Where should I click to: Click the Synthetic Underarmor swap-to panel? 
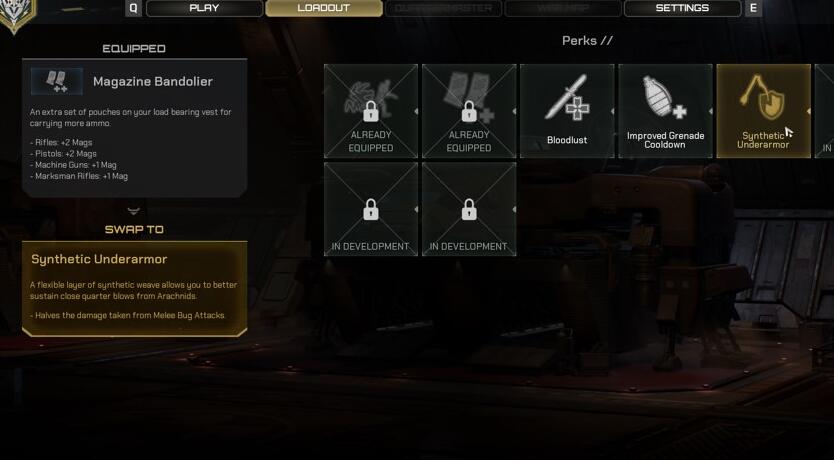pos(134,288)
